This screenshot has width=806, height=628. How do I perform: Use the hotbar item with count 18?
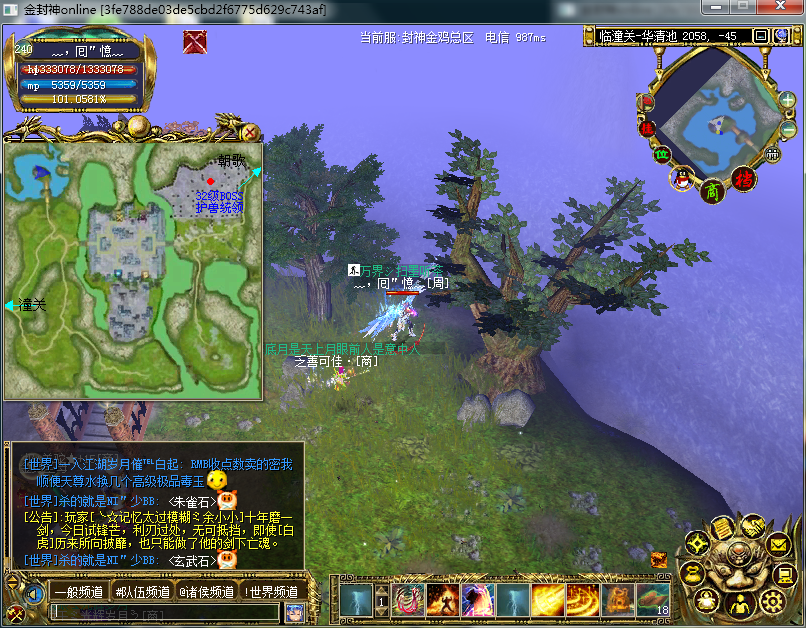point(653,600)
